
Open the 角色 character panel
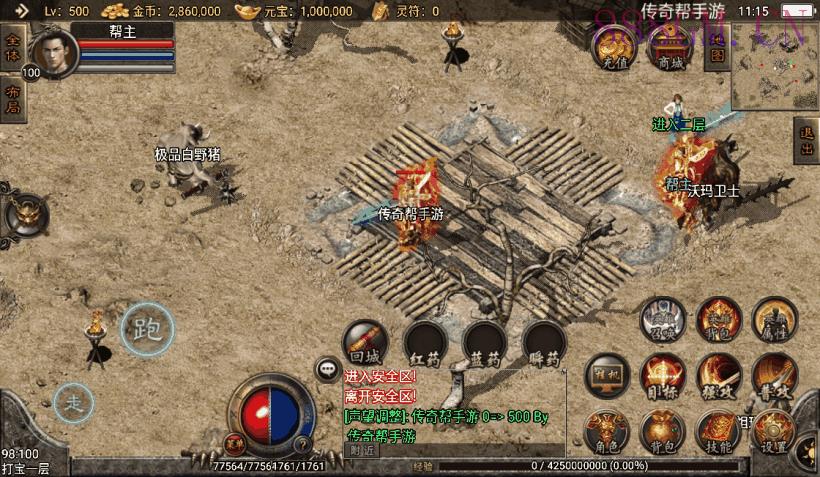point(606,430)
